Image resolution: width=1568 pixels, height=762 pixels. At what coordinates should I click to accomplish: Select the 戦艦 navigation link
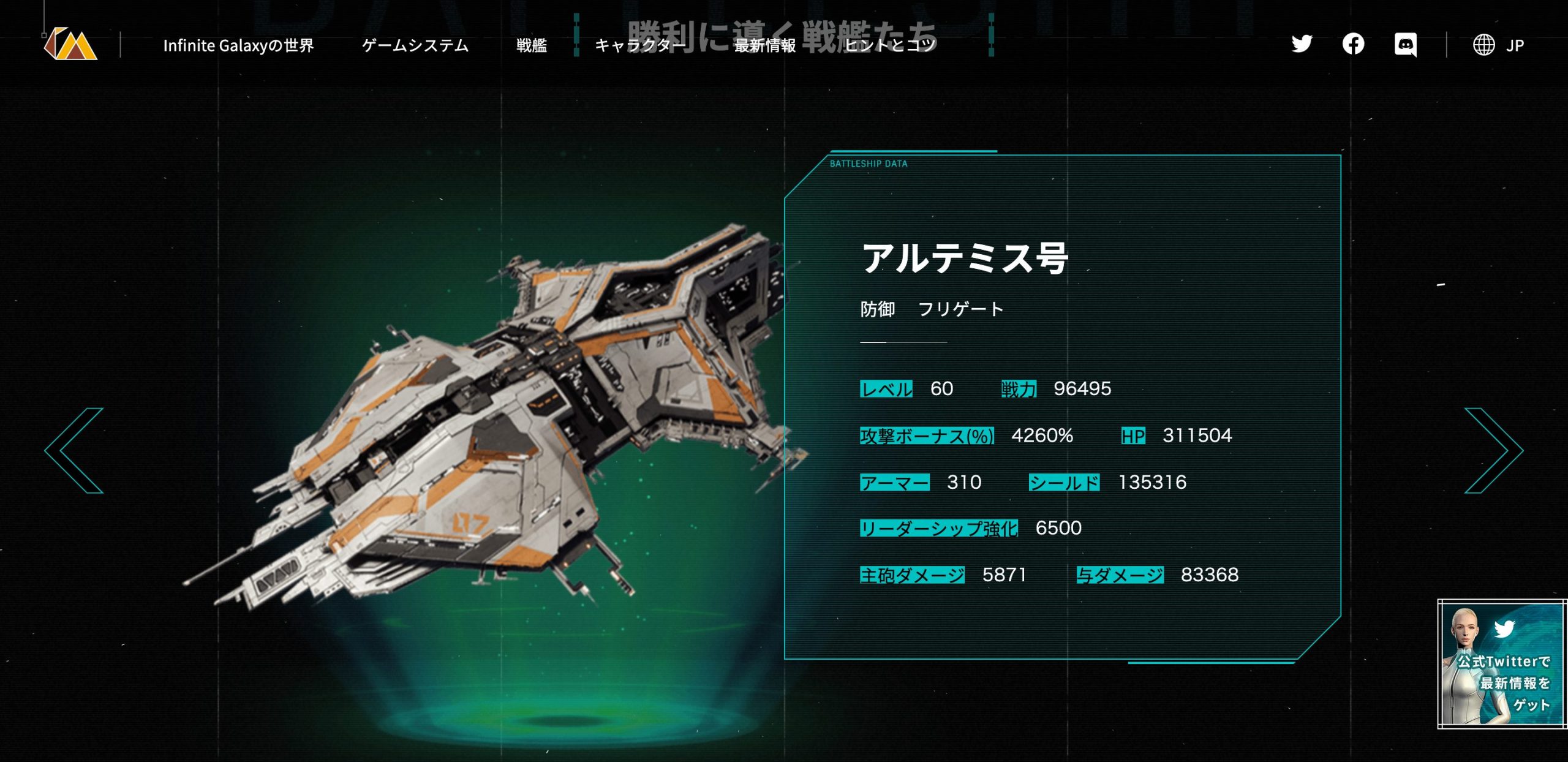coord(531,45)
